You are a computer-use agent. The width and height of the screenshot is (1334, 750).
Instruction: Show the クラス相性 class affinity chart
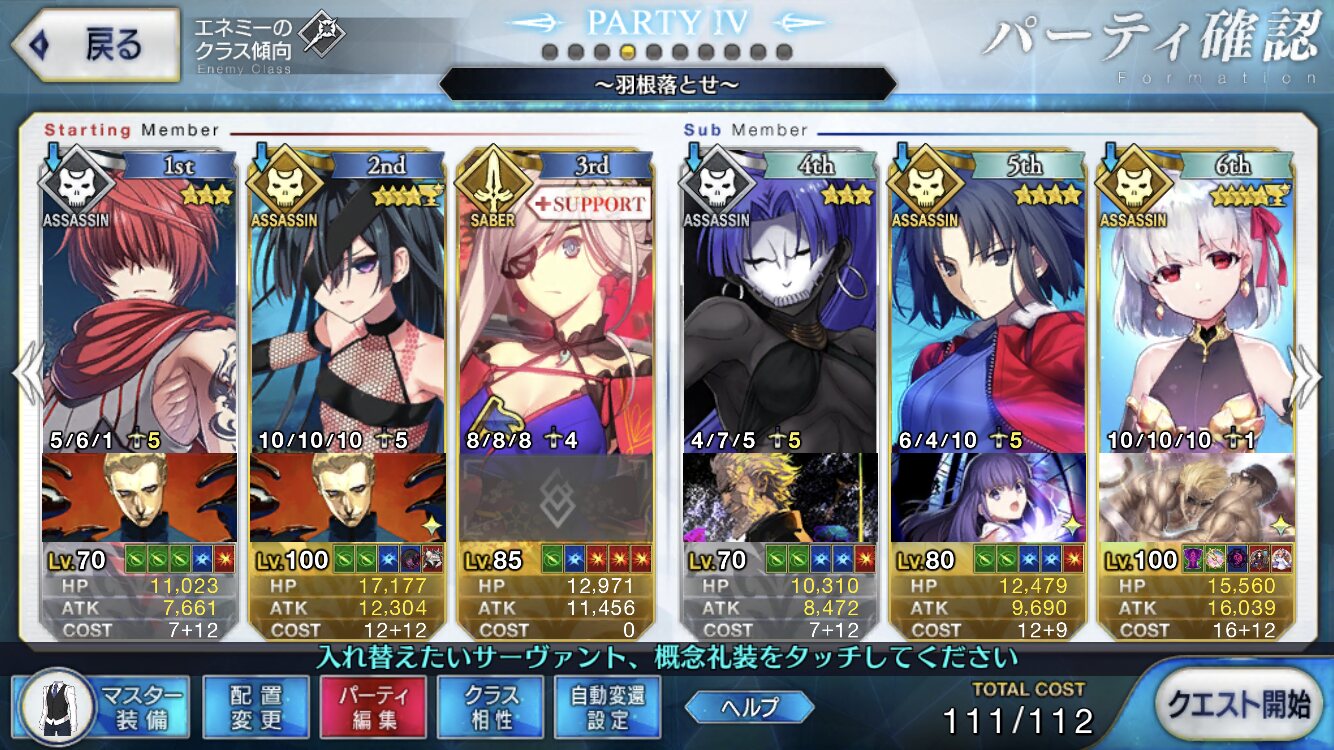(490, 706)
